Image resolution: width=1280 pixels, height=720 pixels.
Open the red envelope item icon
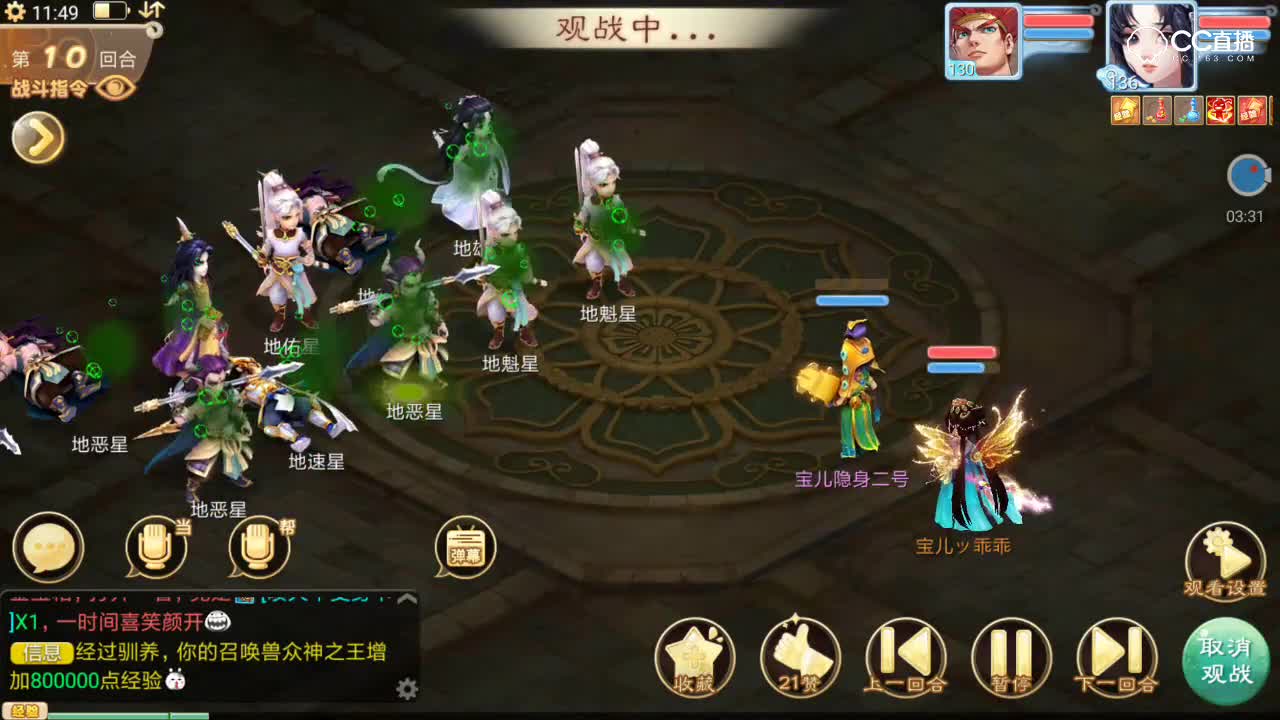(x=1251, y=112)
